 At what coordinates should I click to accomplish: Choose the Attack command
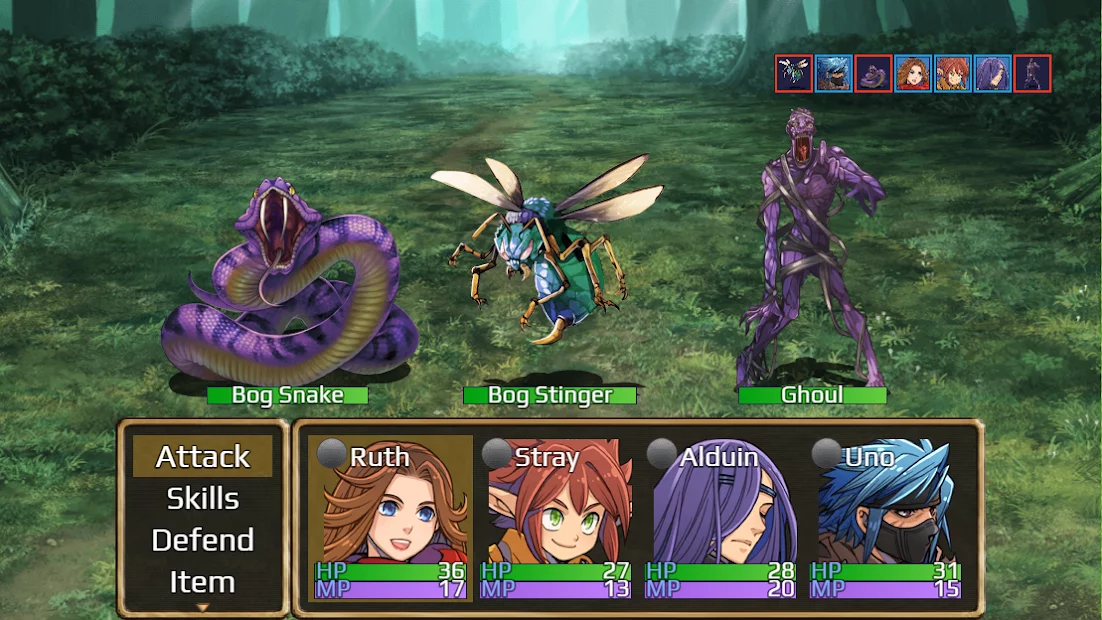[202, 456]
